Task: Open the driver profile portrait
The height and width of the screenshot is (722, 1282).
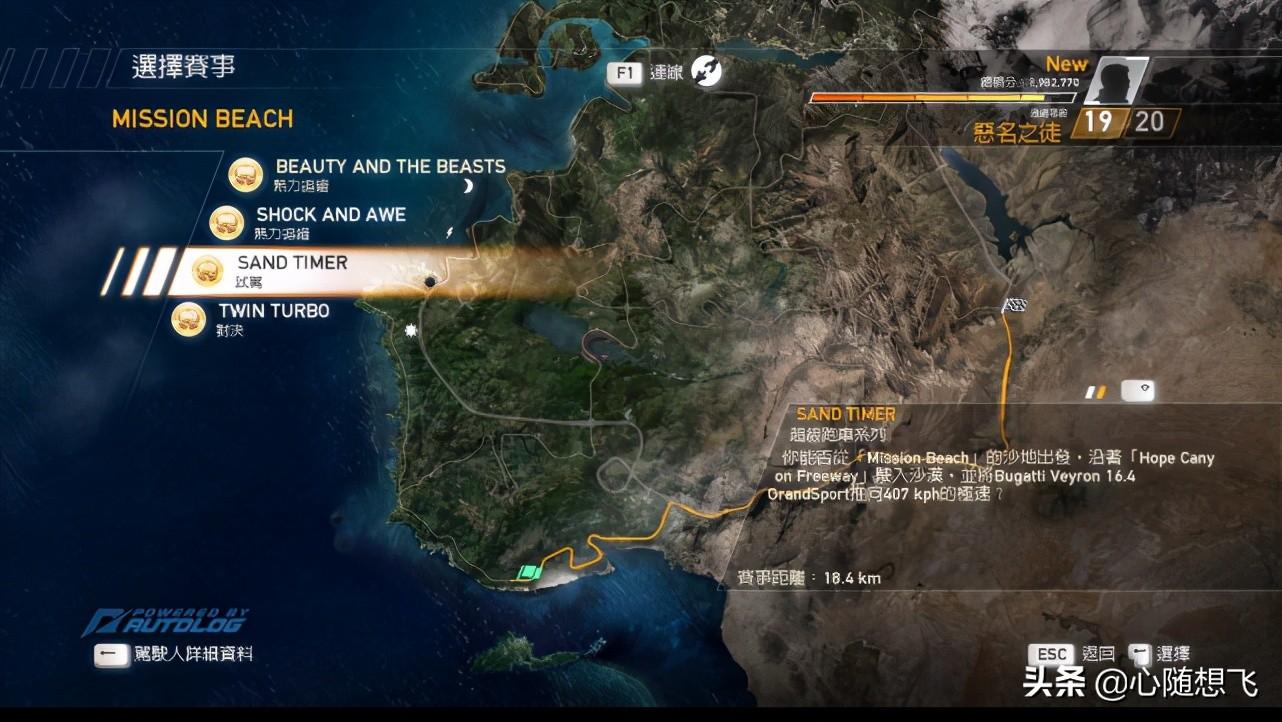Action: pyautogui.click(x=1113, y=81)
